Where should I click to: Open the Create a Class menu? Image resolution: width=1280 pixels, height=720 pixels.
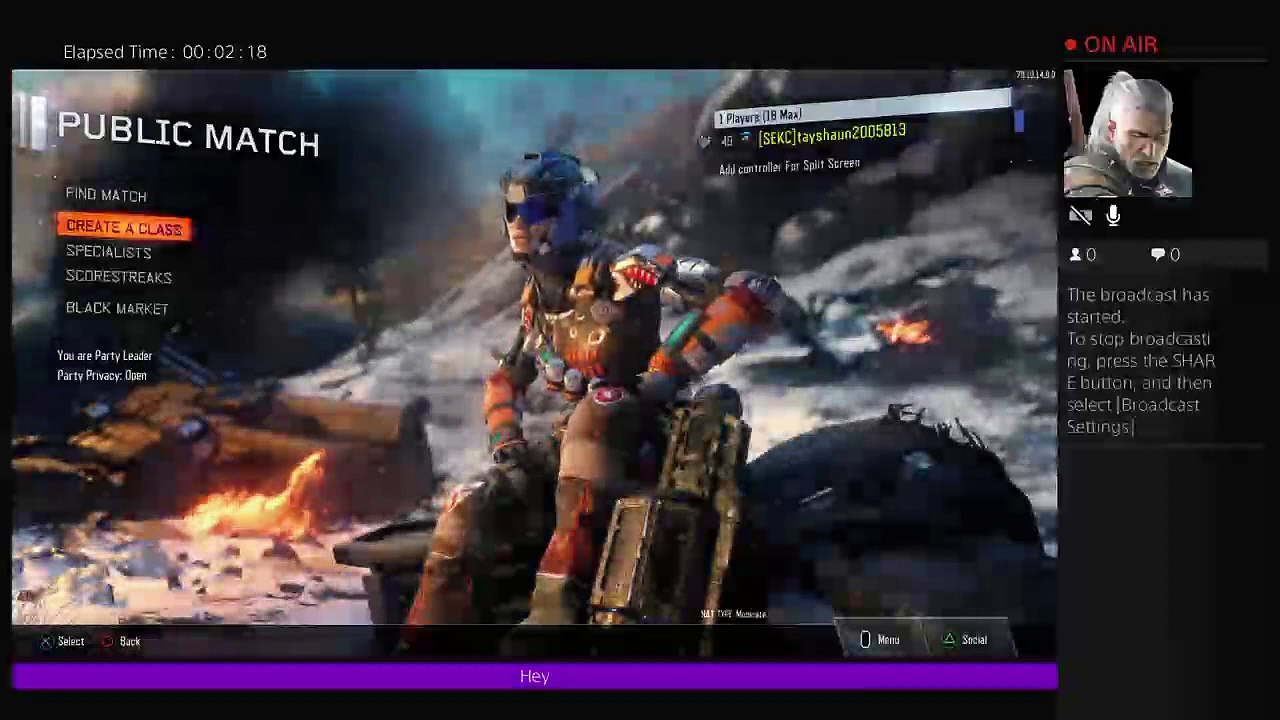click(x=124, y=228)
